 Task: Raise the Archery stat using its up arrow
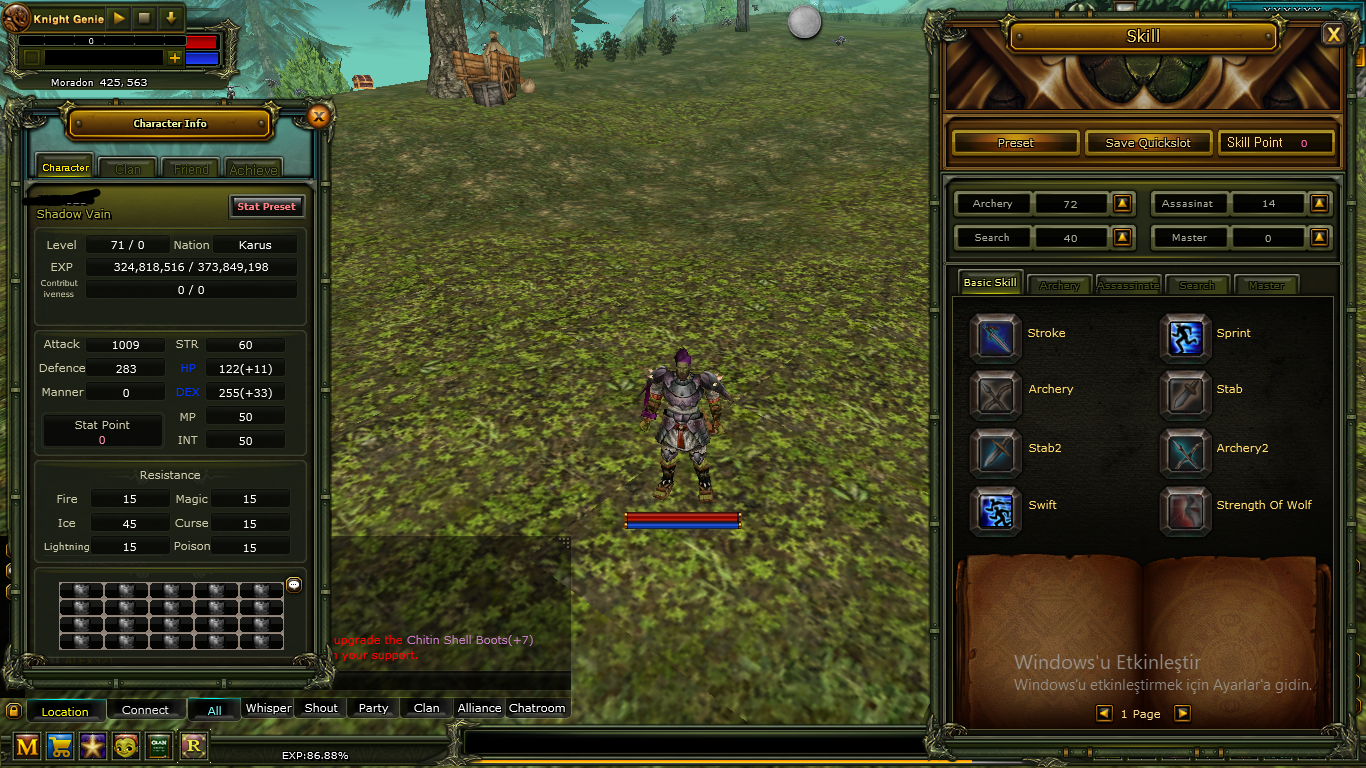point(1122,203)
